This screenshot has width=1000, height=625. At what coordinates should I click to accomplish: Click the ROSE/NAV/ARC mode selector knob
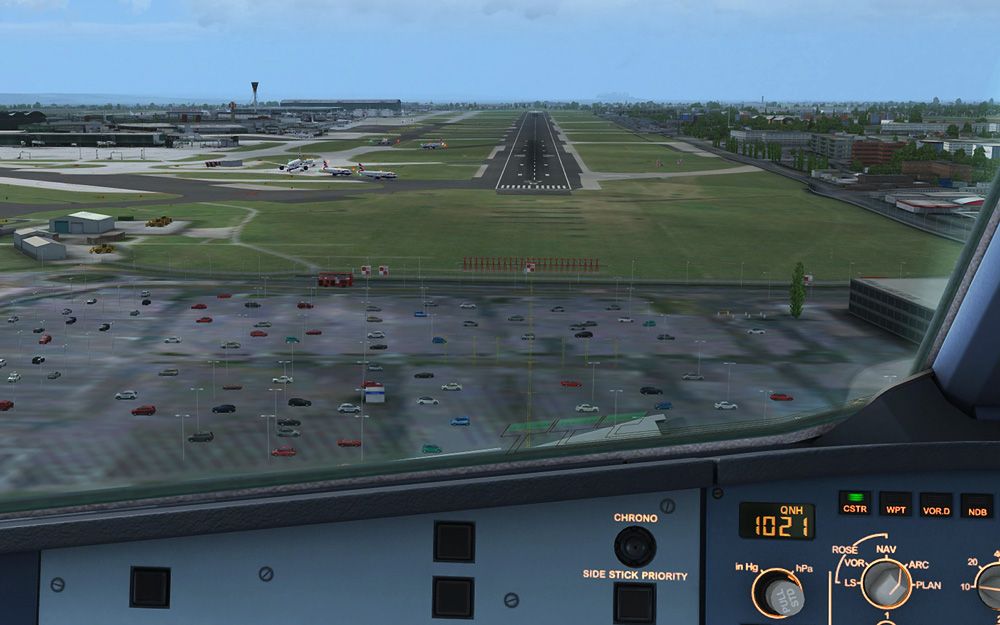click(x=886, y=583)
